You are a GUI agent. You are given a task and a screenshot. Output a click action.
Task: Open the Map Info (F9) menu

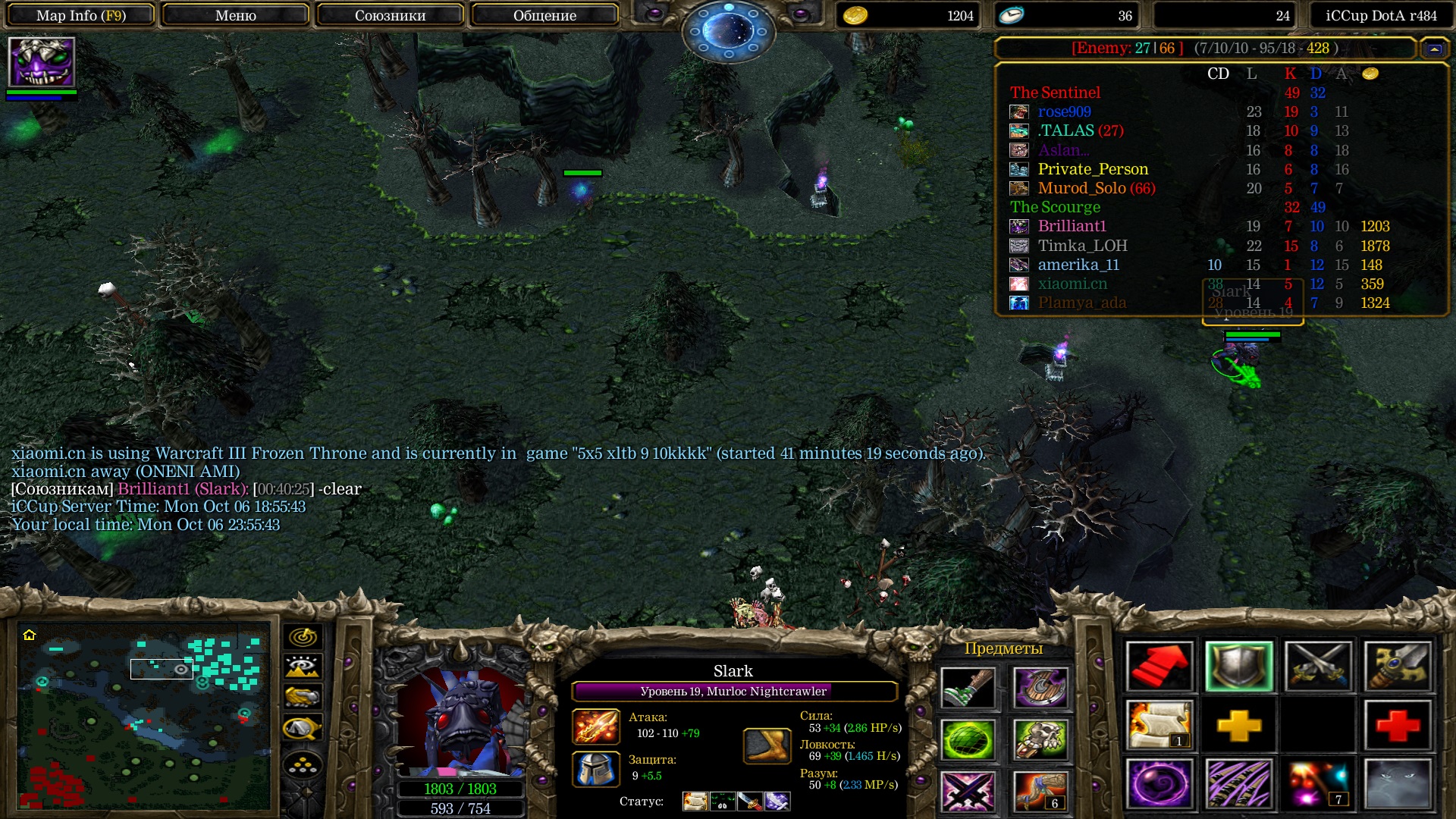(81, 15)
